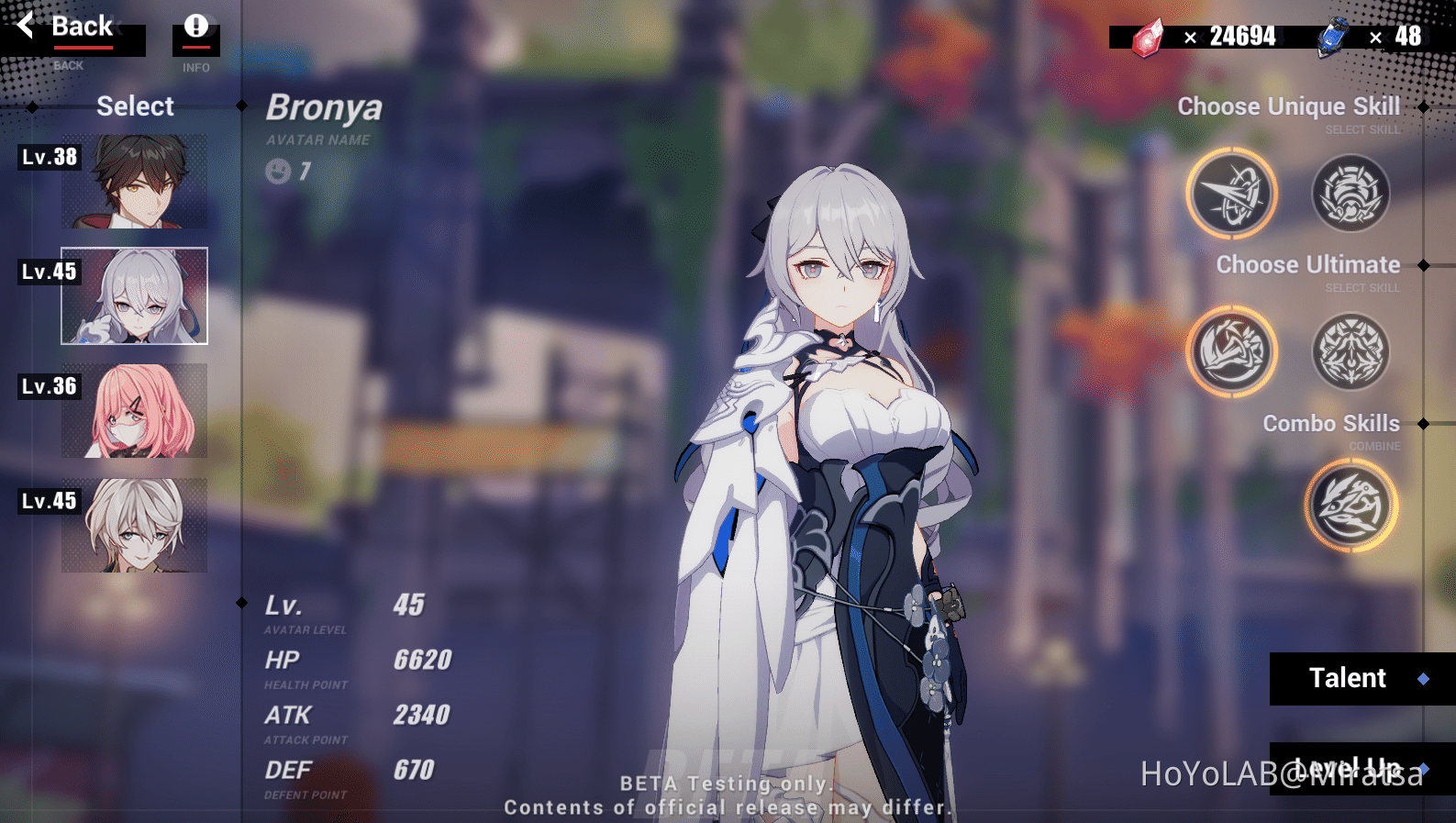
Task: Select the orange-highlighted Unique Skill icon
Action: 1232,194
